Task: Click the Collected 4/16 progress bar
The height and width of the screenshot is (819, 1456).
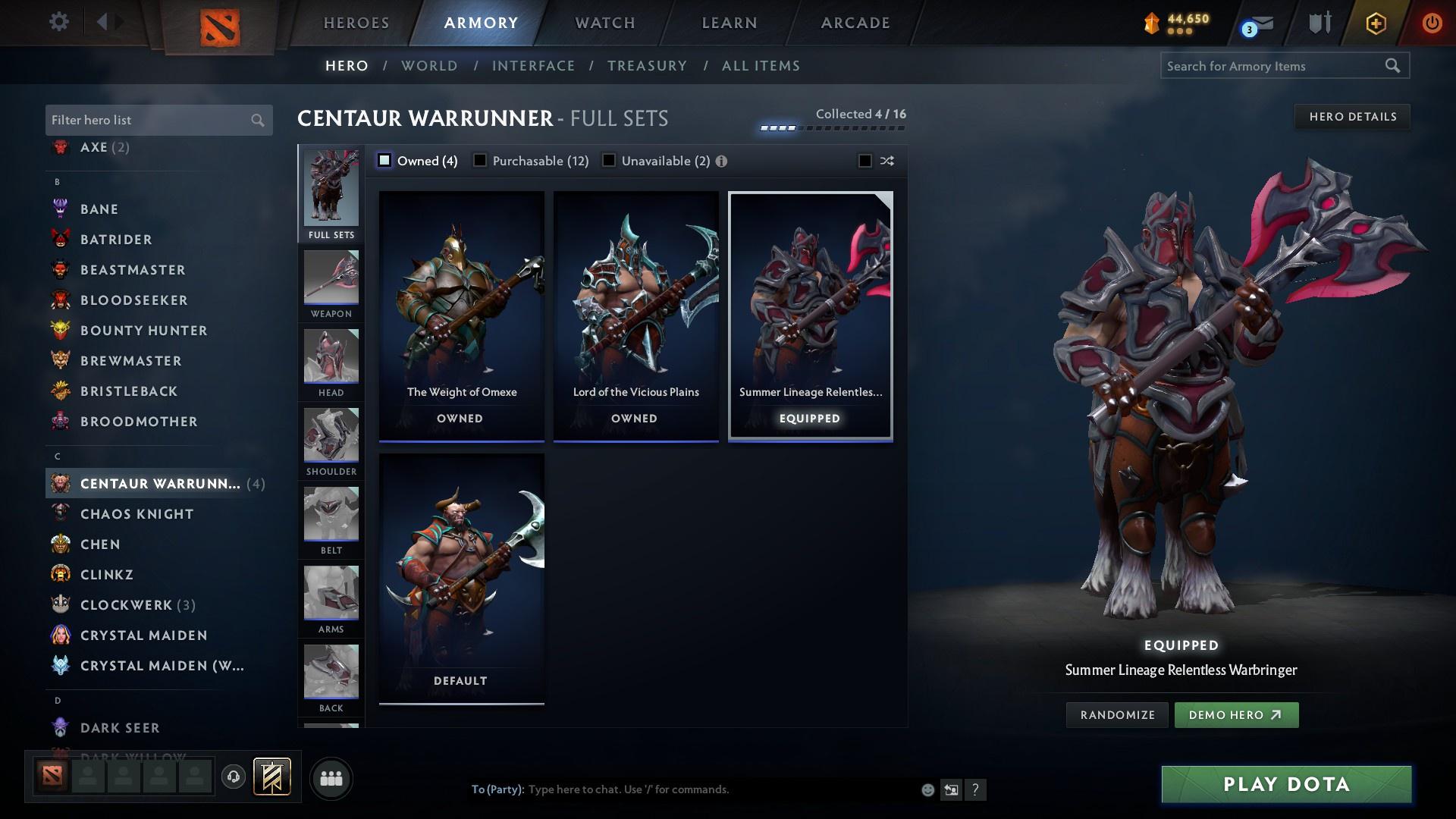Action: tap(832, 127)
